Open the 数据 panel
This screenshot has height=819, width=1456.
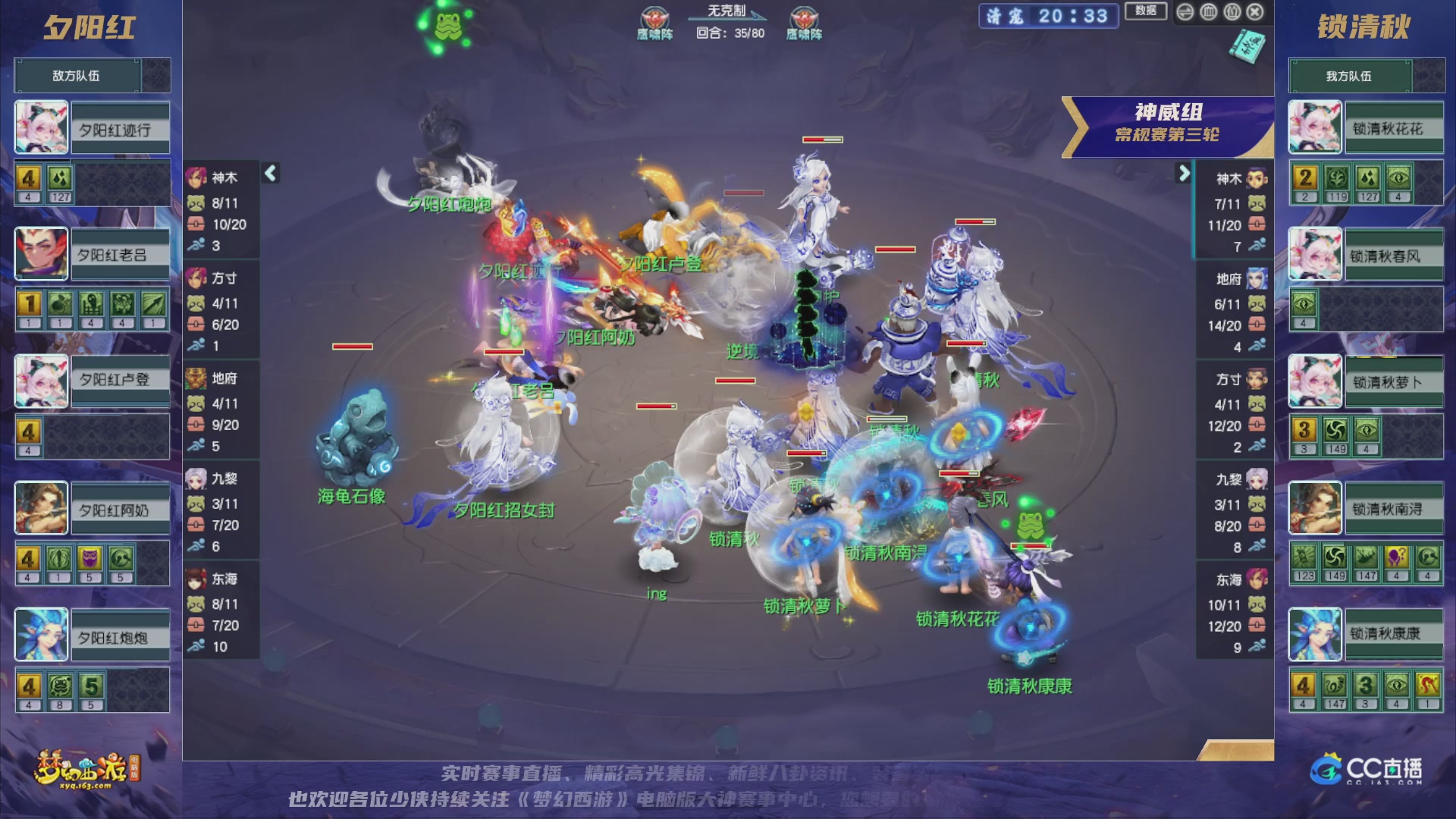click(x=1146, y=12)
